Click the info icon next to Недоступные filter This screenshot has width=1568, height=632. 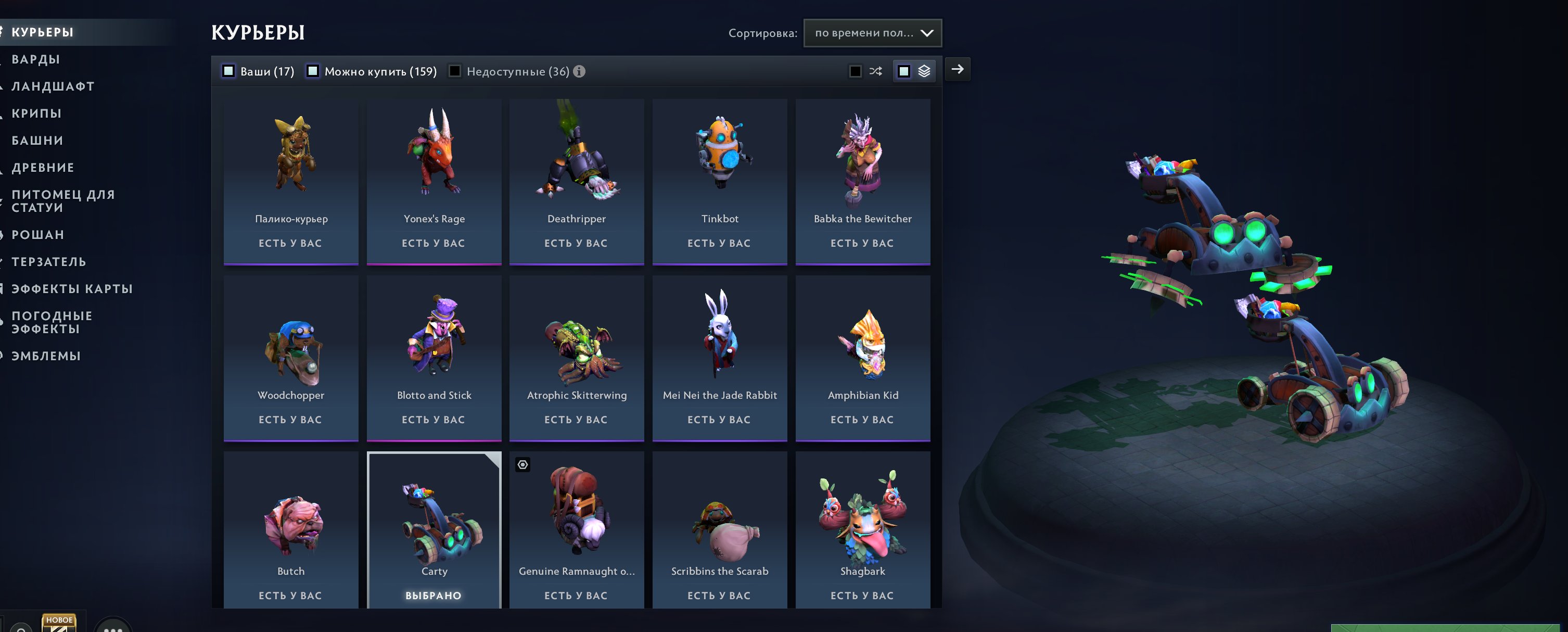pos(578,71)
